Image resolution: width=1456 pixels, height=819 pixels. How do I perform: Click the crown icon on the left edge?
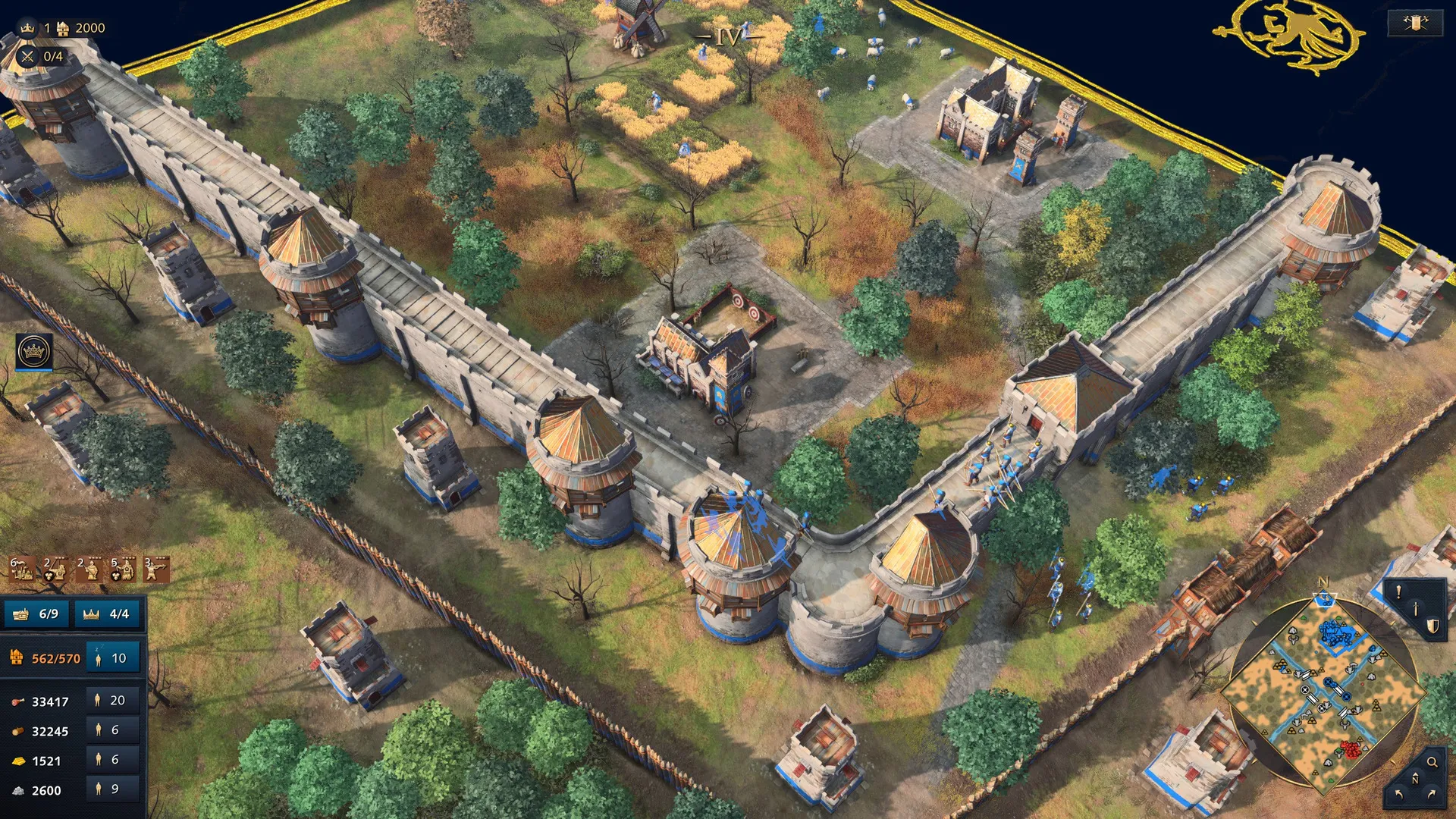[34, 352]
